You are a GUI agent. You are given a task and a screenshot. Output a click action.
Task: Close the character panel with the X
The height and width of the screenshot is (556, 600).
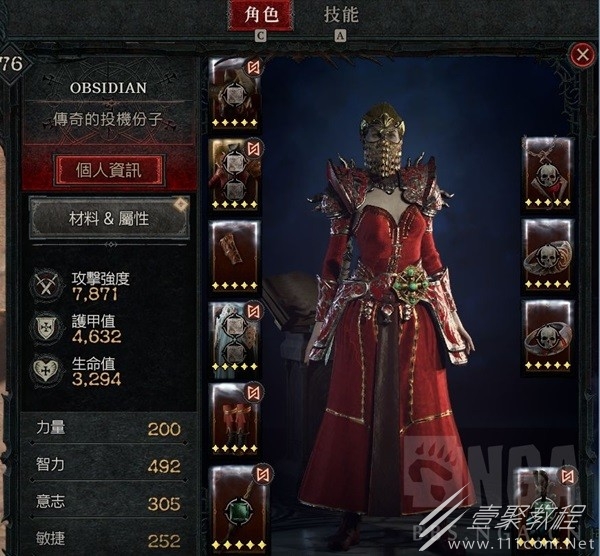581,55
